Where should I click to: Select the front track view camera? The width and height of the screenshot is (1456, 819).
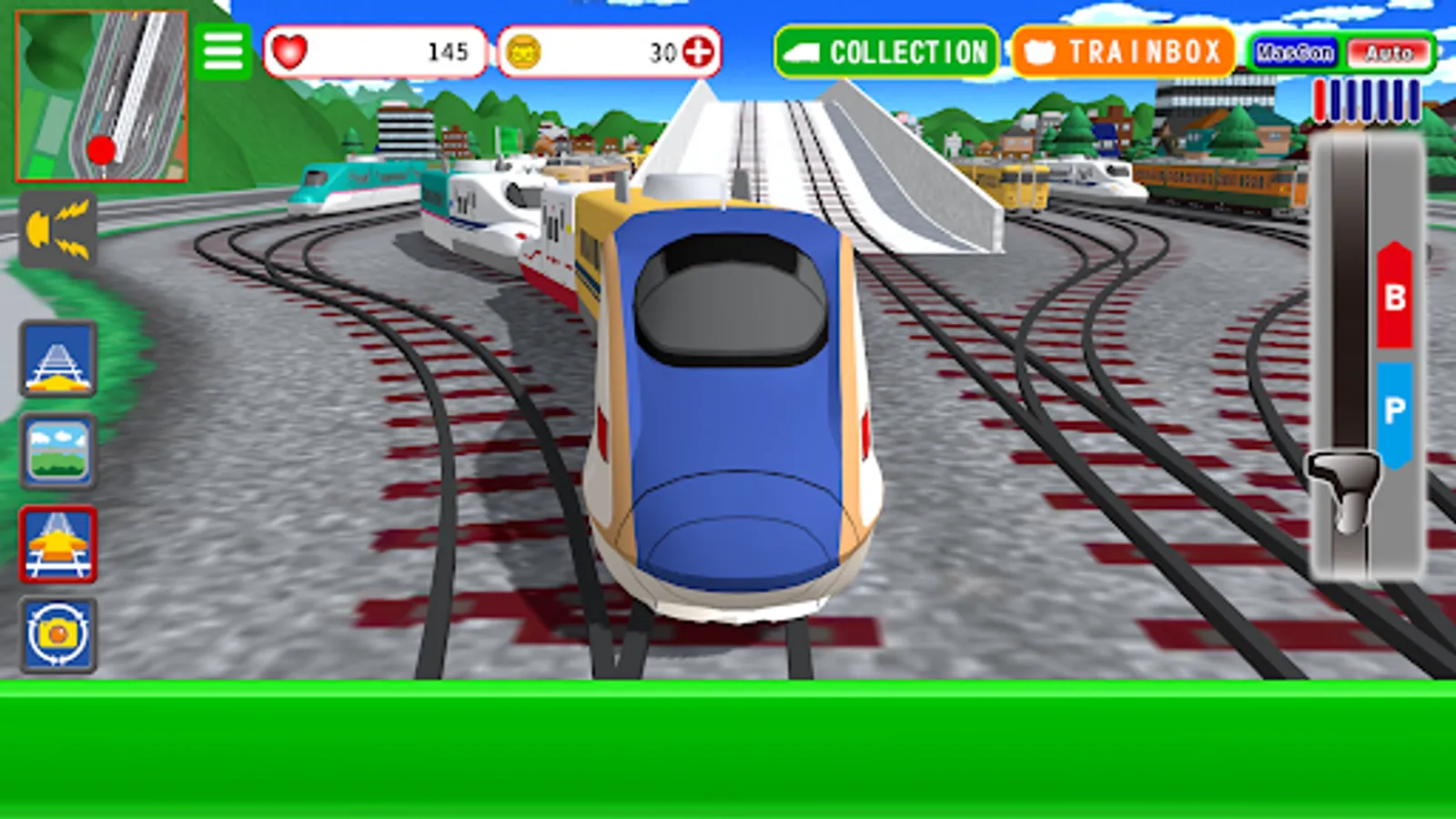(x=57, y=363)
